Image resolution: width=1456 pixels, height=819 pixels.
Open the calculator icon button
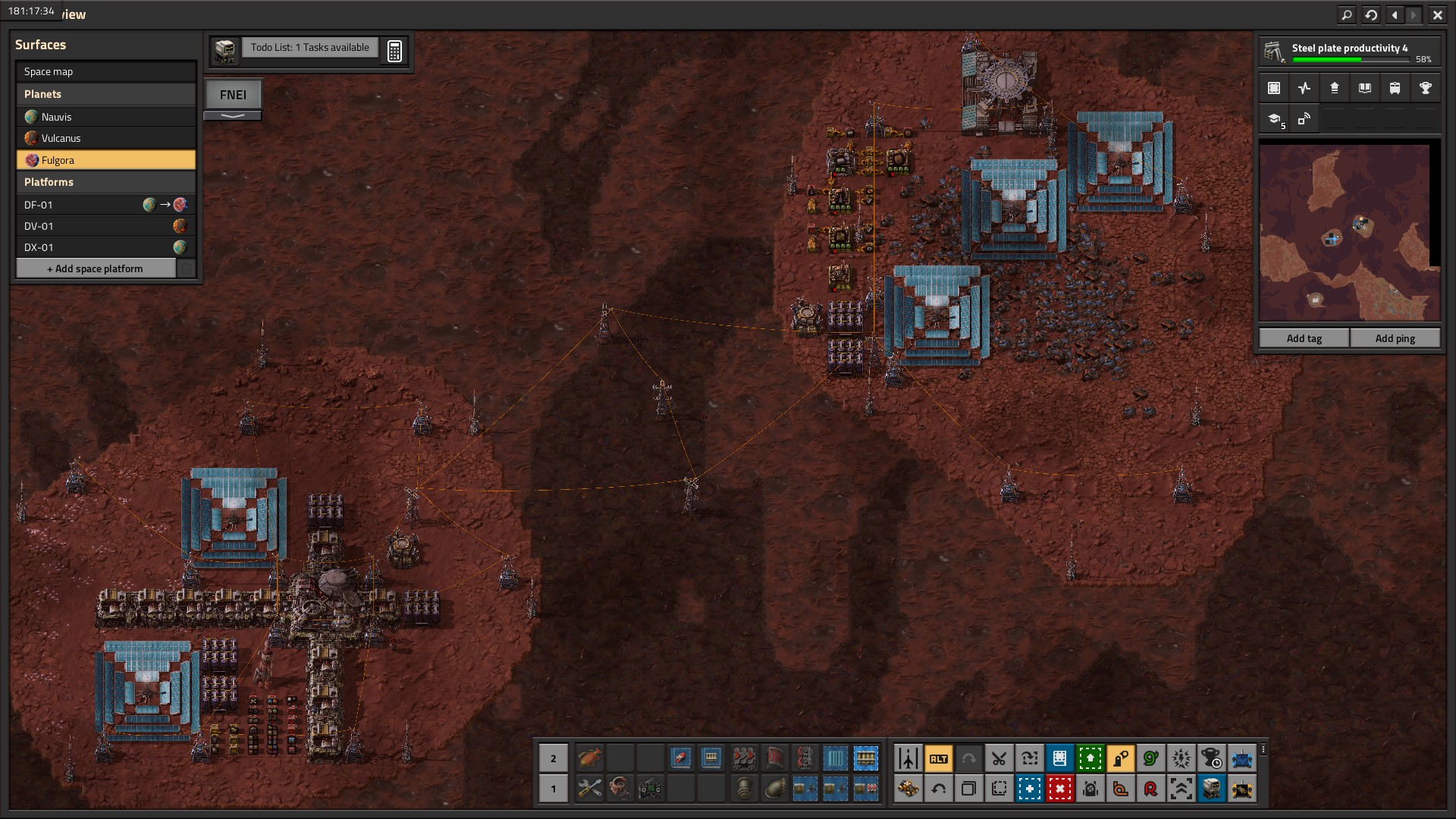click(x=394, y=51)
